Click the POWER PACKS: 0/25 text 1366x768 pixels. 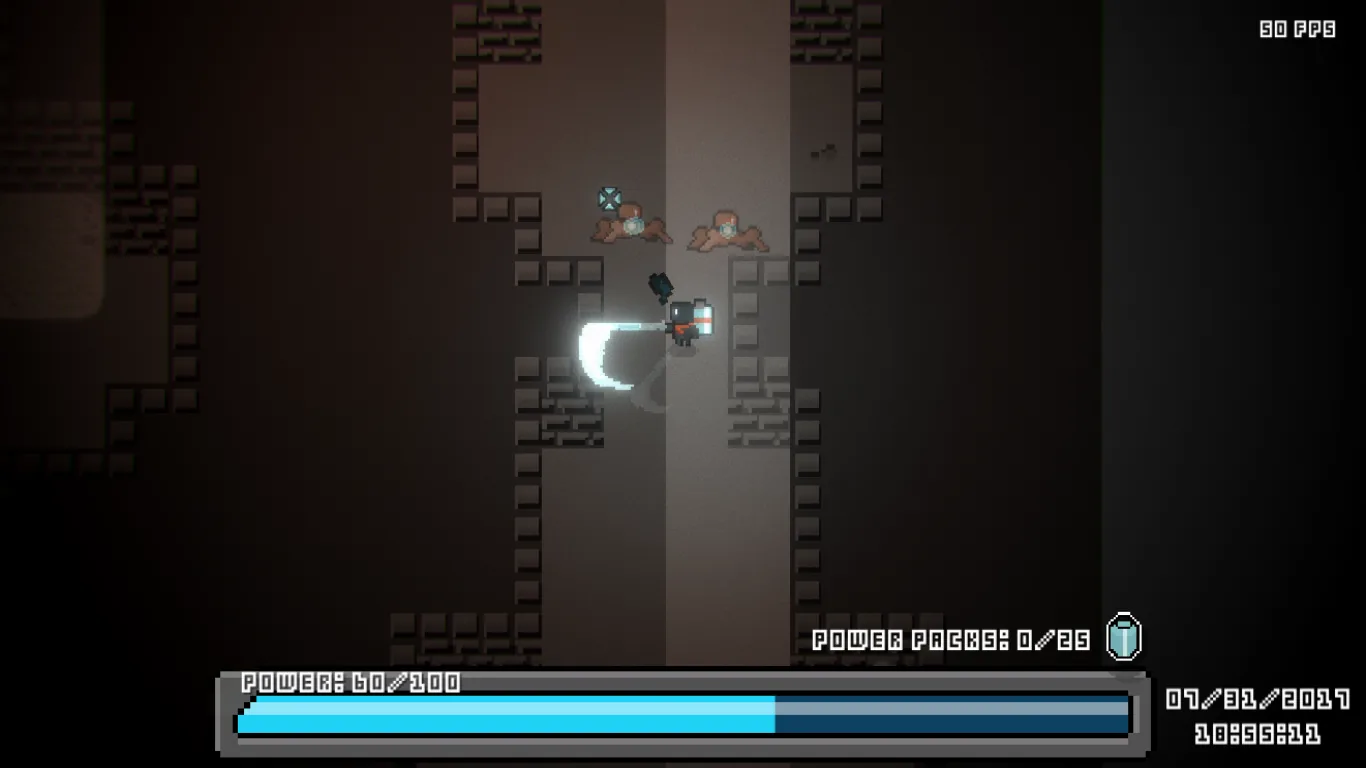click(x=950, y=636)
